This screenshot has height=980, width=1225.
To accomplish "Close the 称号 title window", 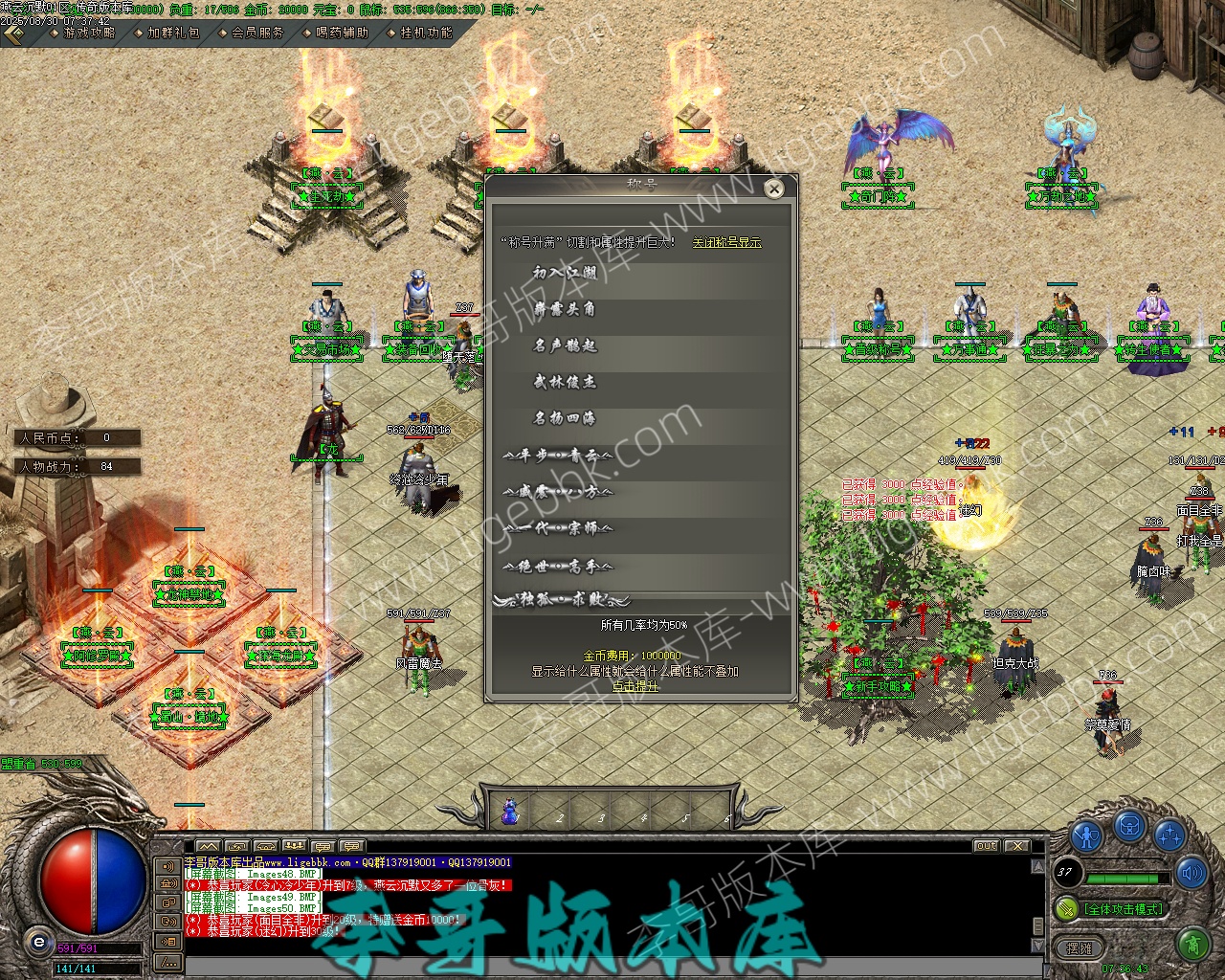I will click(x=774, y=189).
